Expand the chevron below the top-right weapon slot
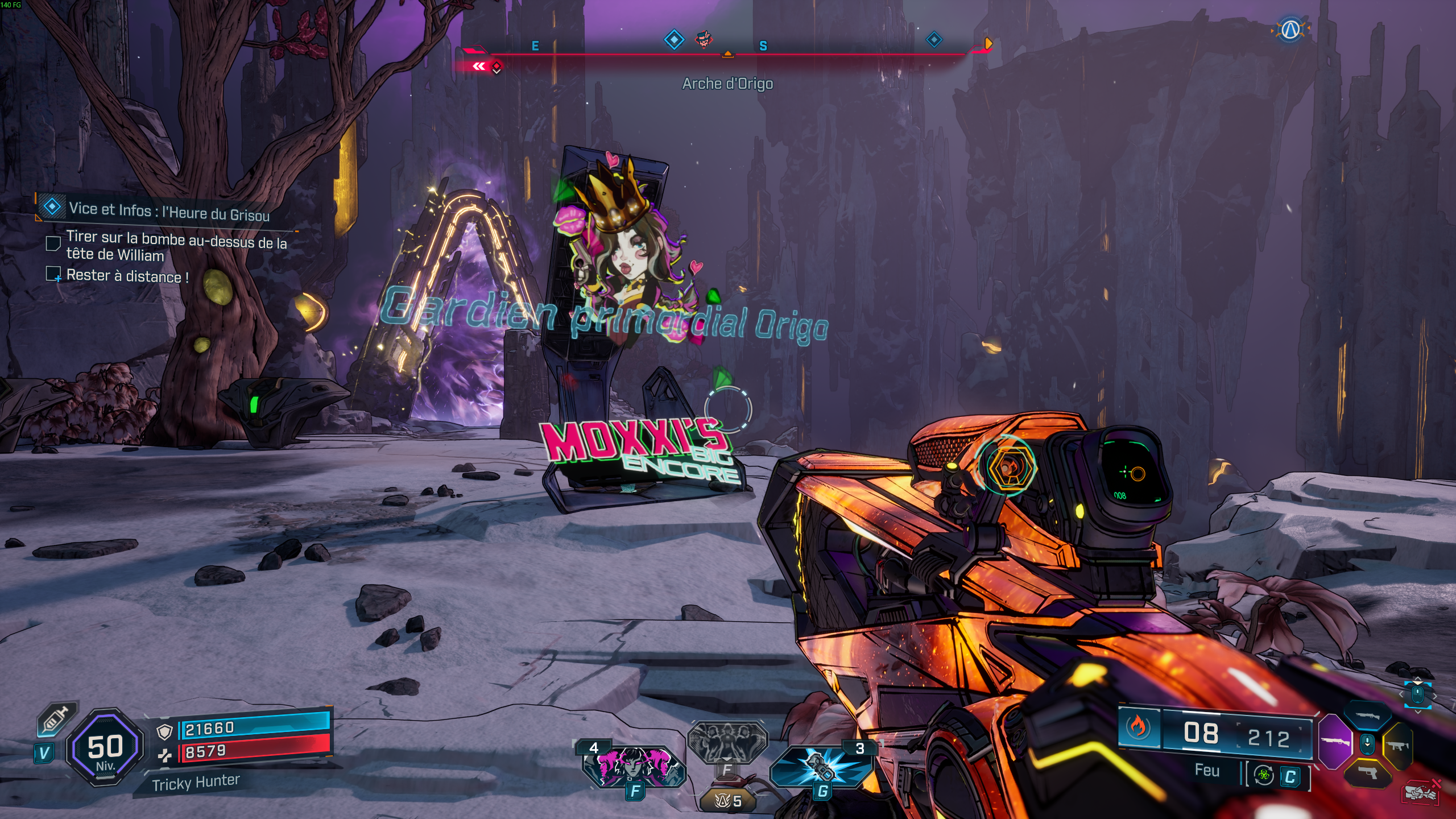The image size is (1456, 819). pyautogui.click(x=1417, y=712)
